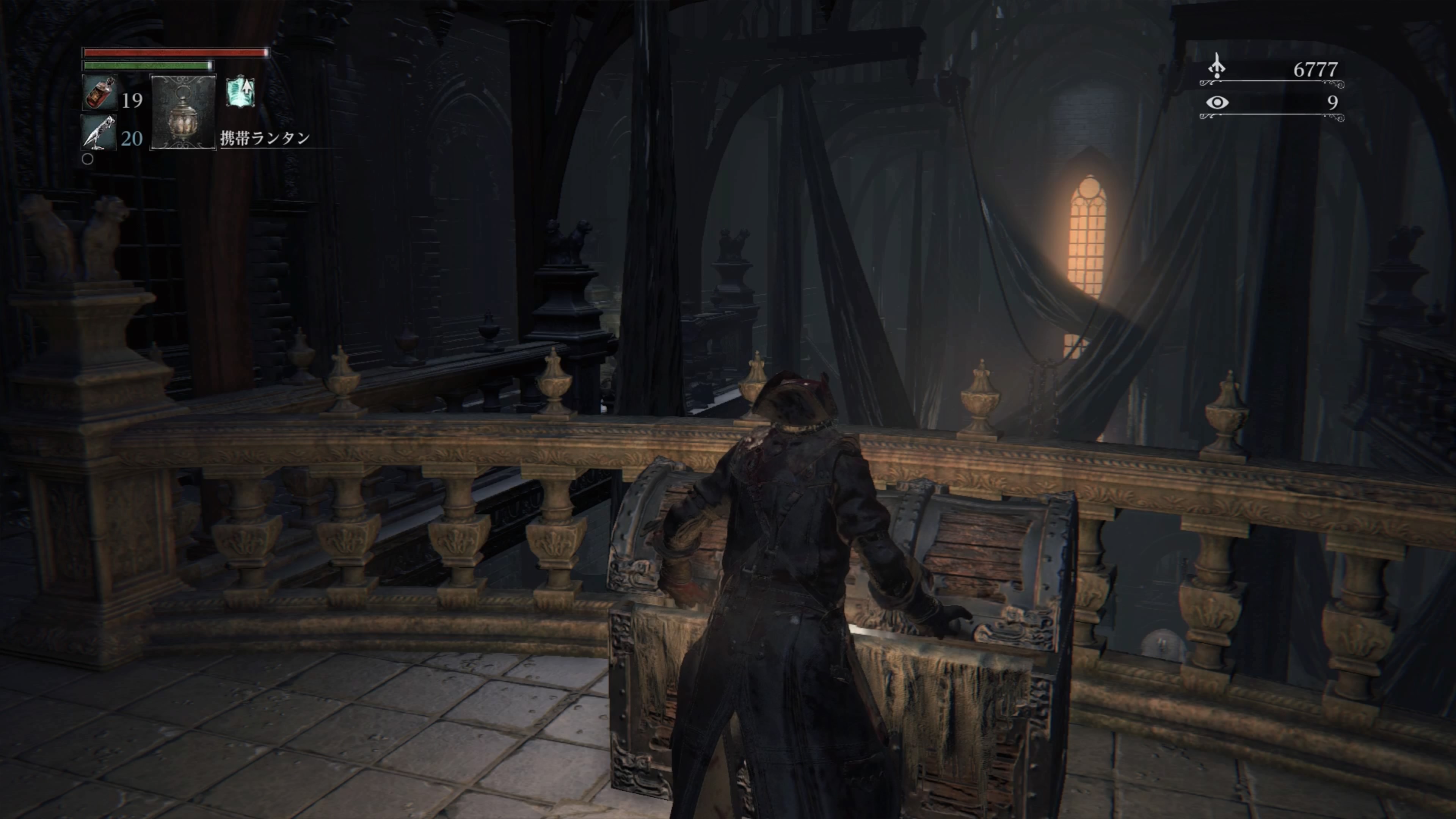Click the teal arrow status buff icon

tap(241, 92)
